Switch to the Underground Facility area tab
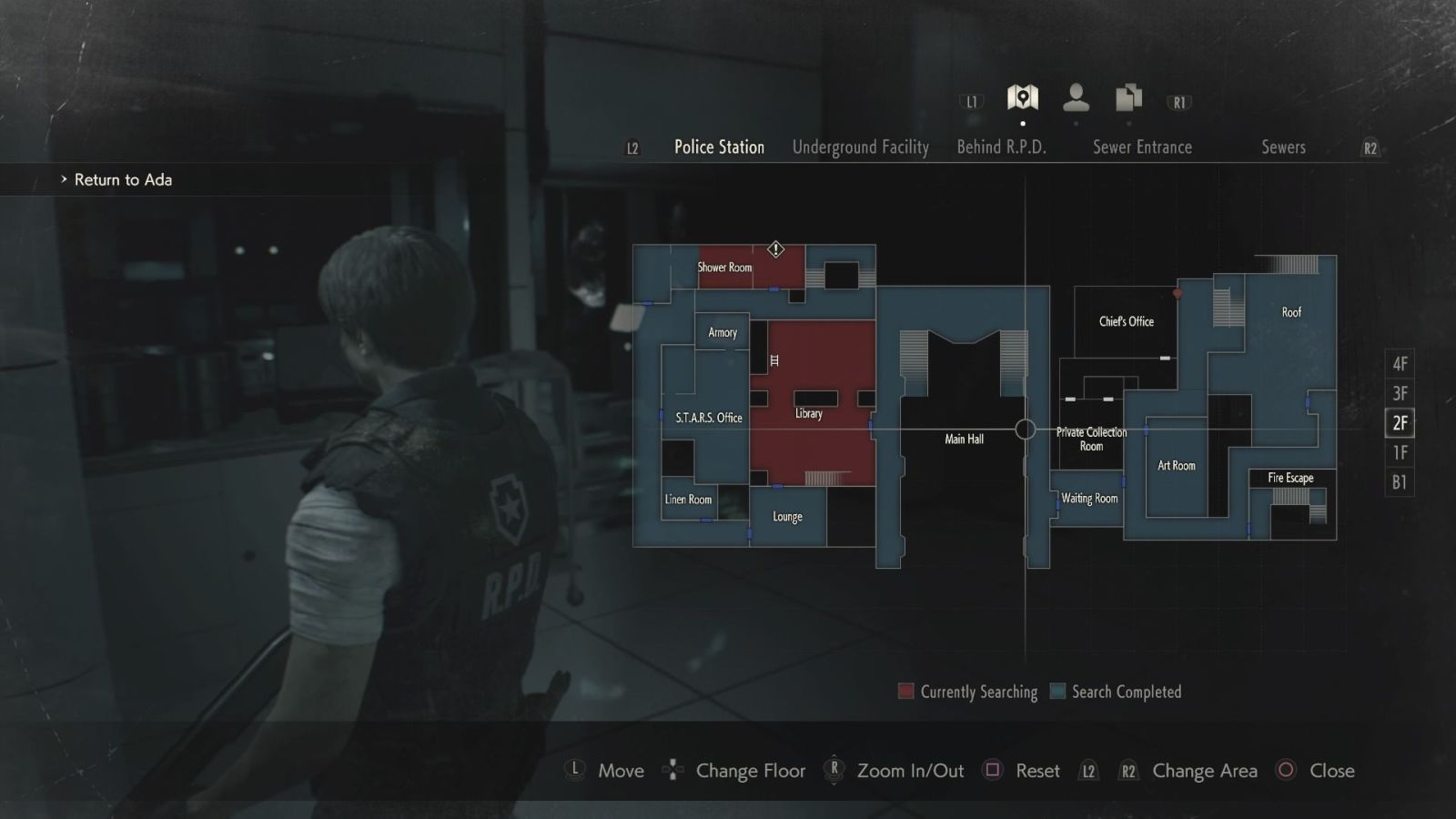 tap(860, 147)
